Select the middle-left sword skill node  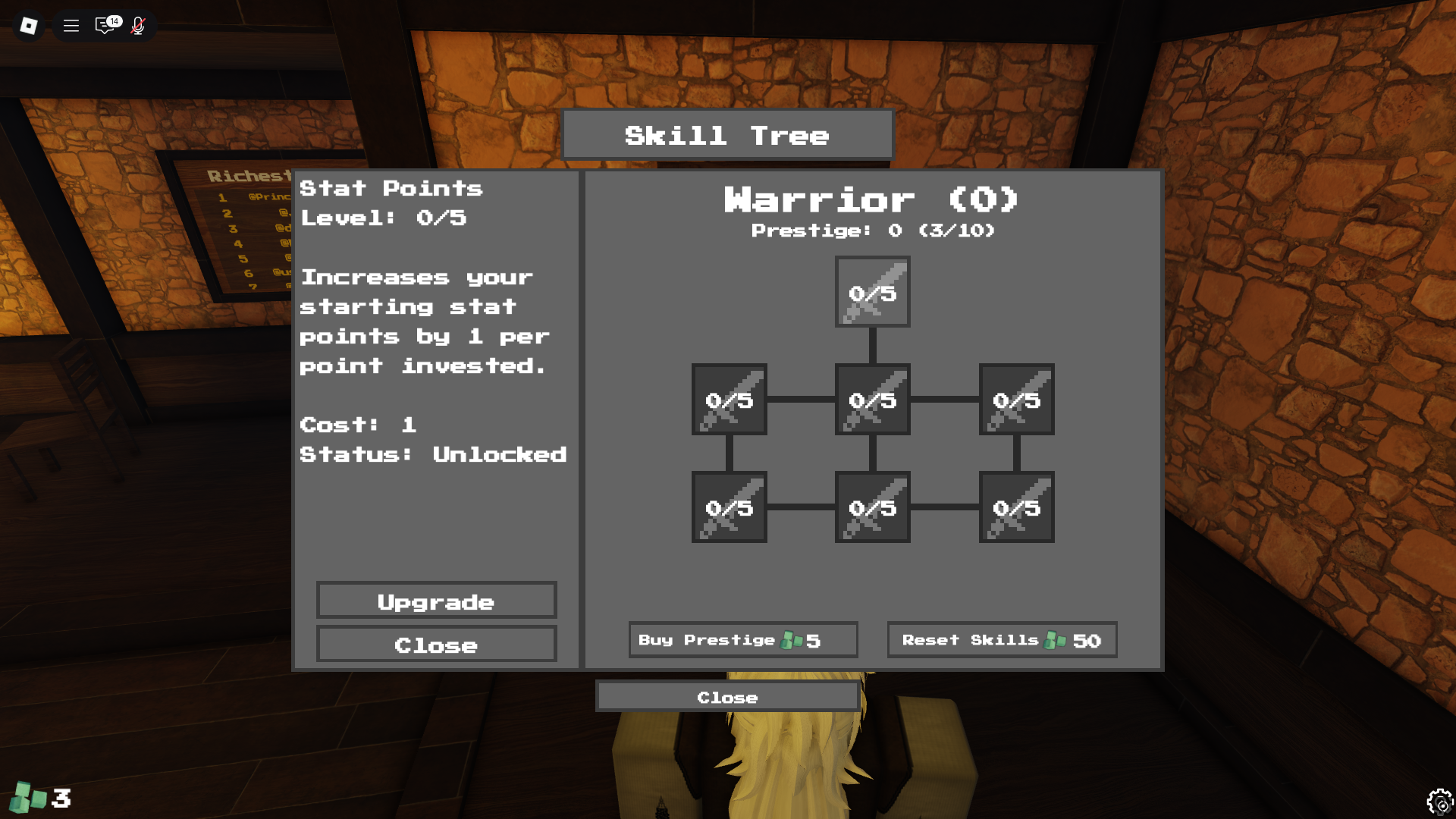[728, 400]
